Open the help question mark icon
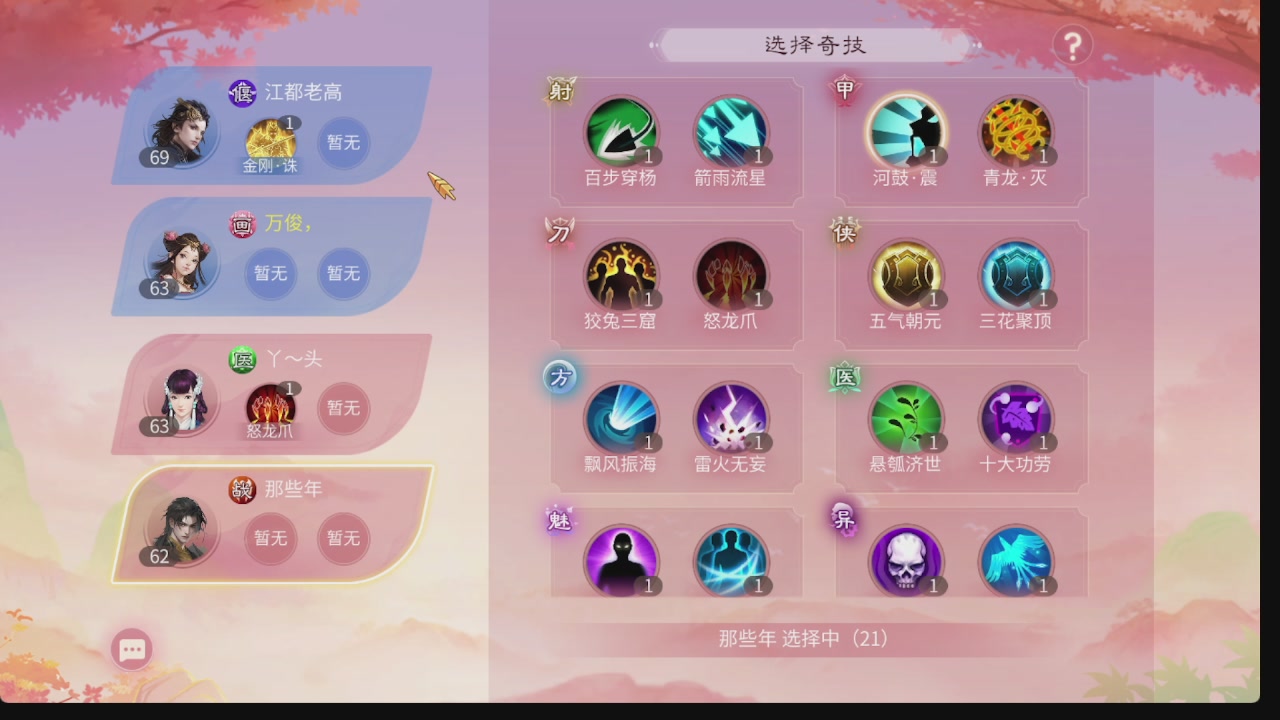Viewport: 1280px width, 720px height. 1073,46
